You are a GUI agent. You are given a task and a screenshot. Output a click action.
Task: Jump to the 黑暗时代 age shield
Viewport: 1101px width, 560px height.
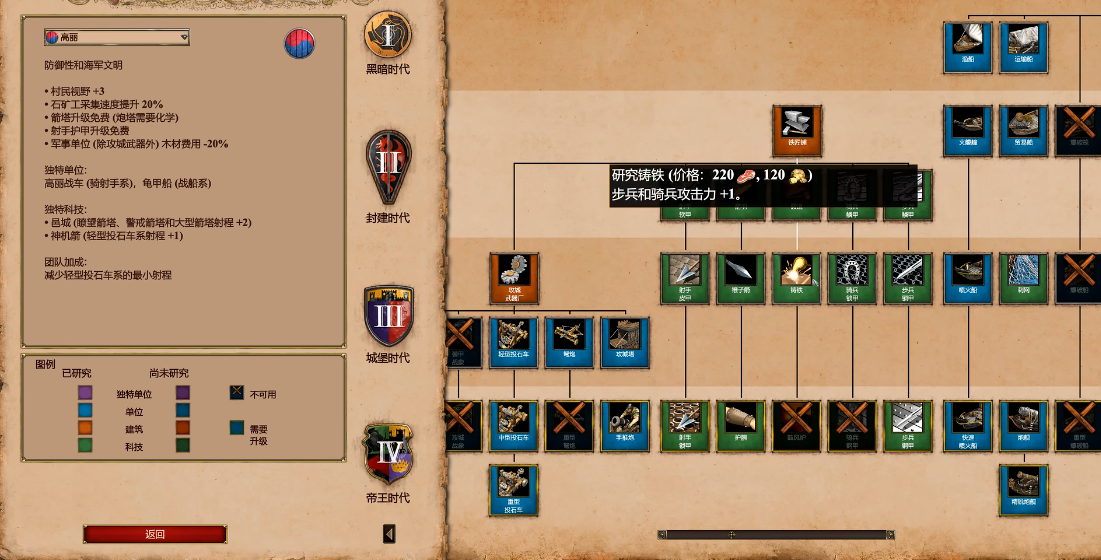click(388, 38)
